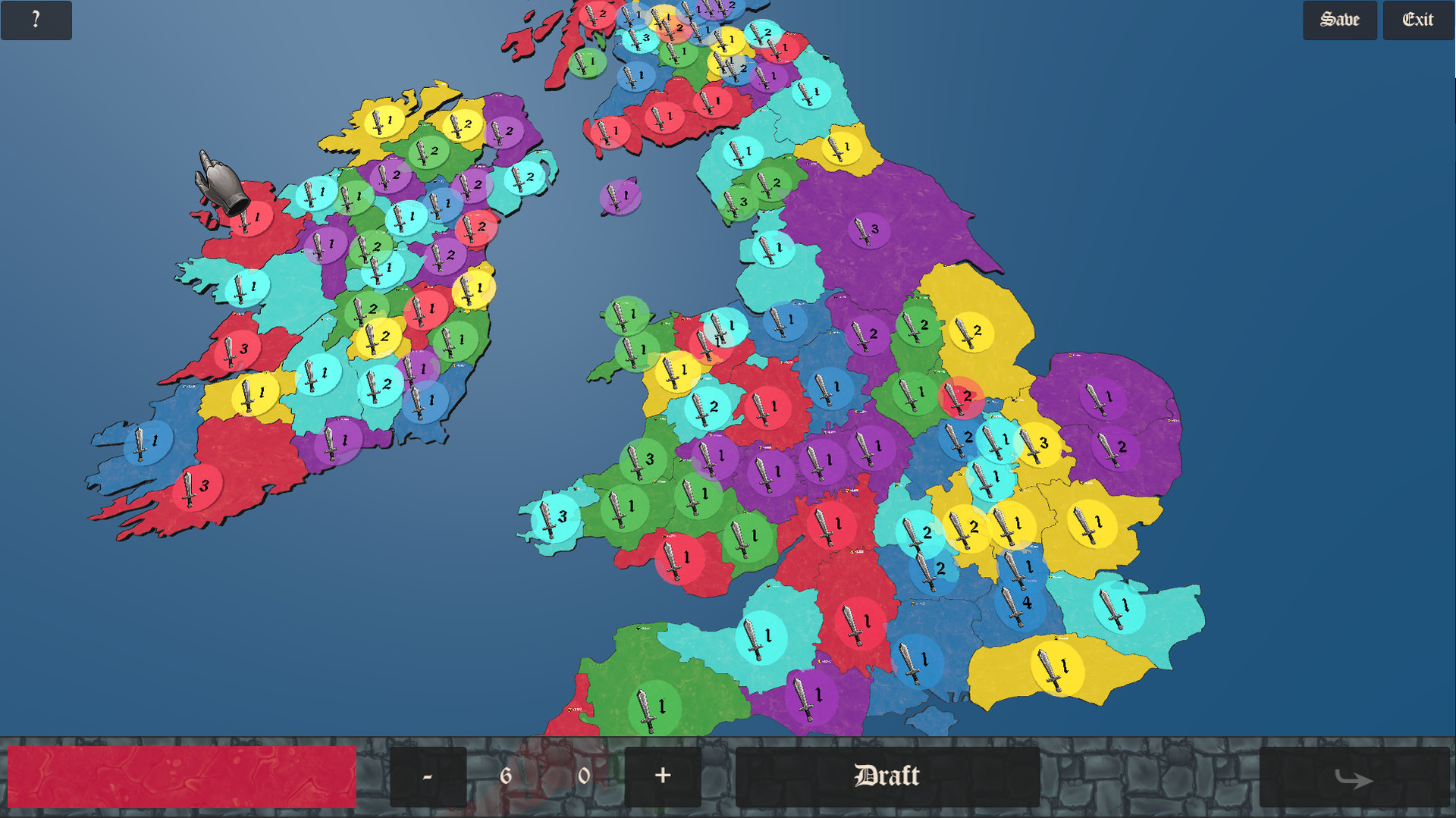Click the red player color bar
The height and width of the screenshot is (818, 1456).
(182, 776)
